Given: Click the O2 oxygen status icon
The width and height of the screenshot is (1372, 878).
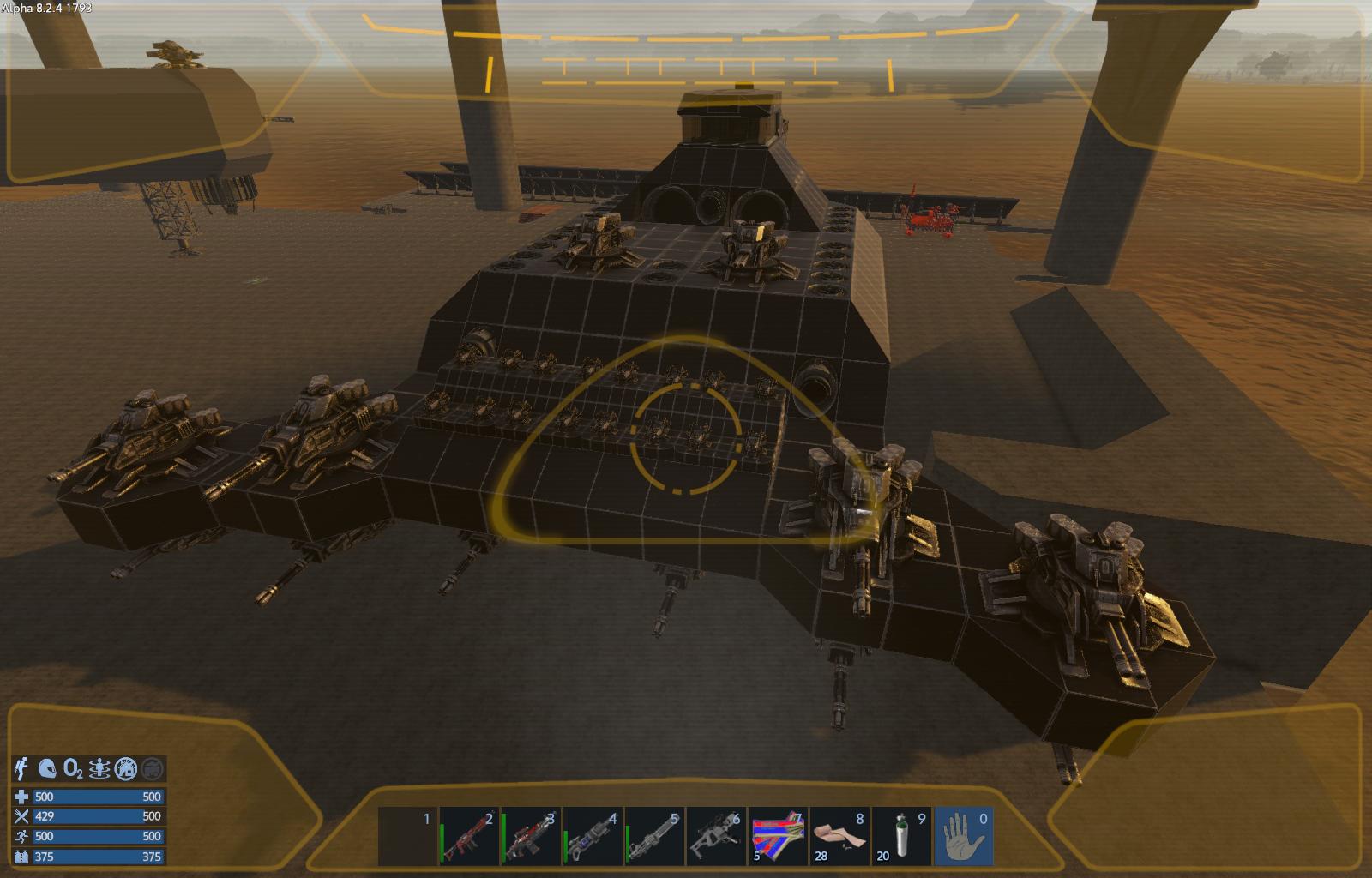Looking at the screenshot, I should tap(75, 768).
